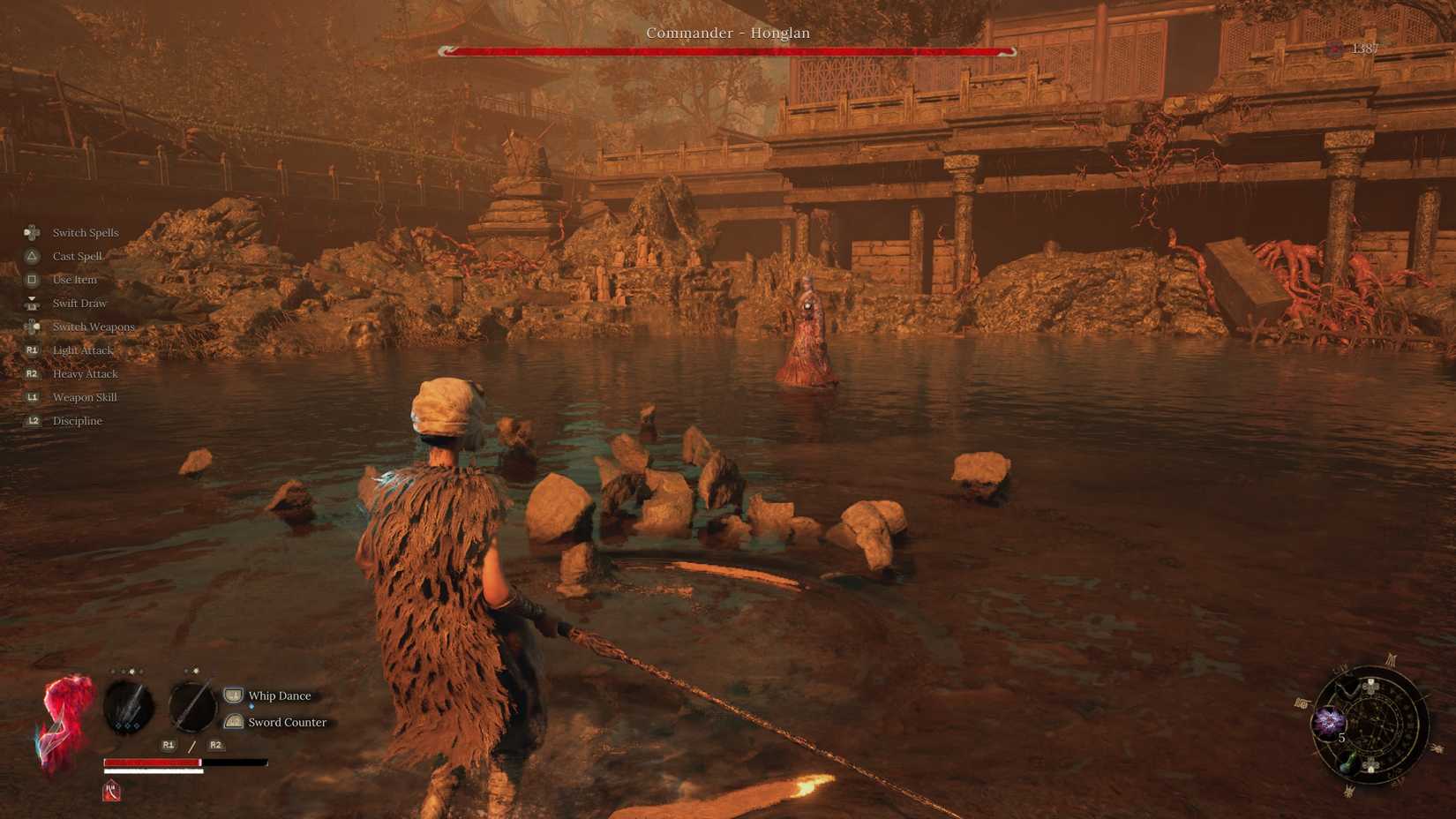Click the Commander Honglan boss health bar
The height and width of the screenshot is (819, 1456).
[x=728, y=51]
